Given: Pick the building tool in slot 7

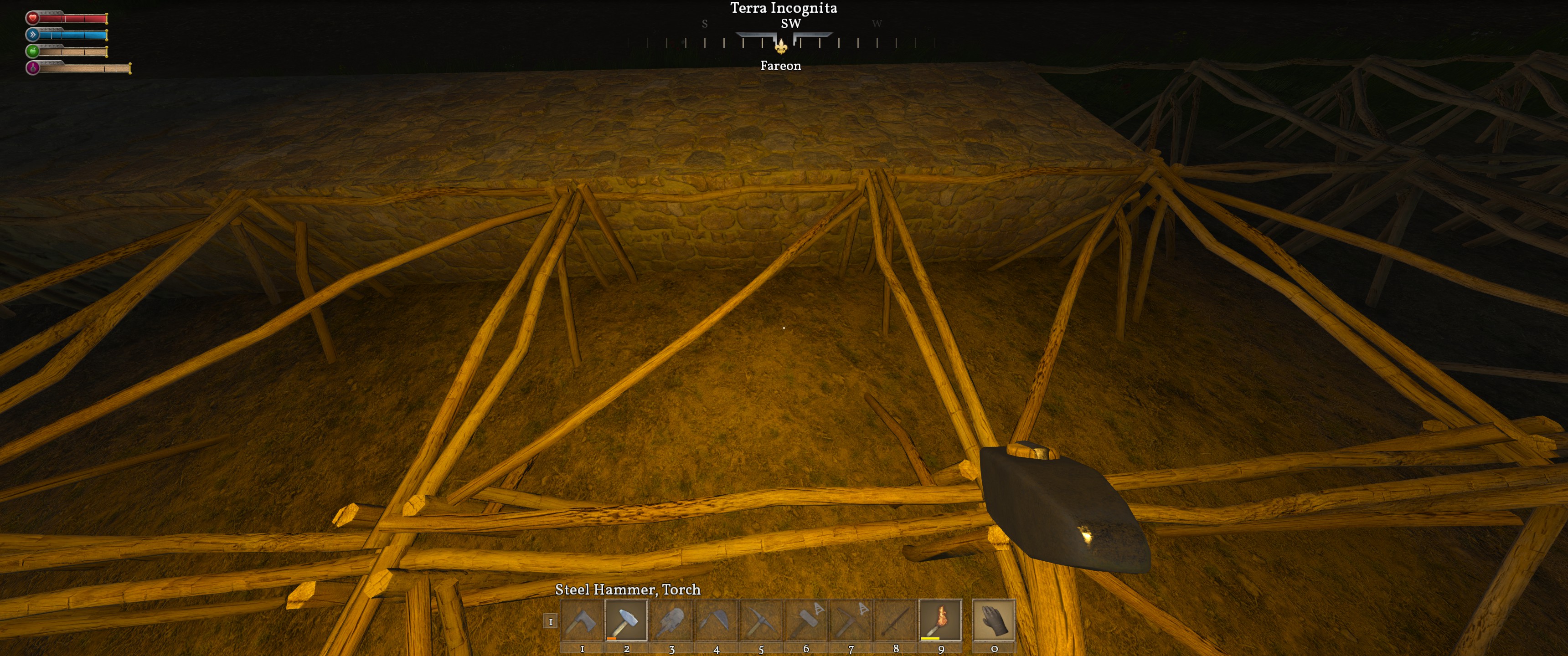Looking at the screenshot, I should [851, 621].
